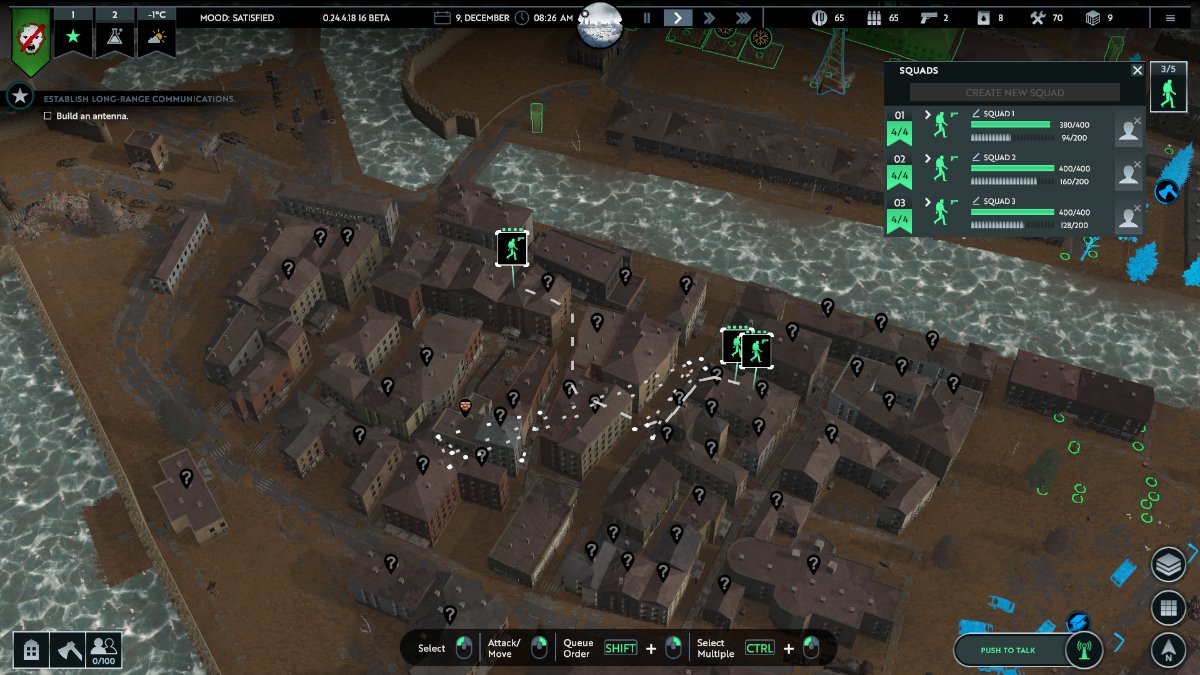Show the weather forecast banner

(x=156, y=31)
